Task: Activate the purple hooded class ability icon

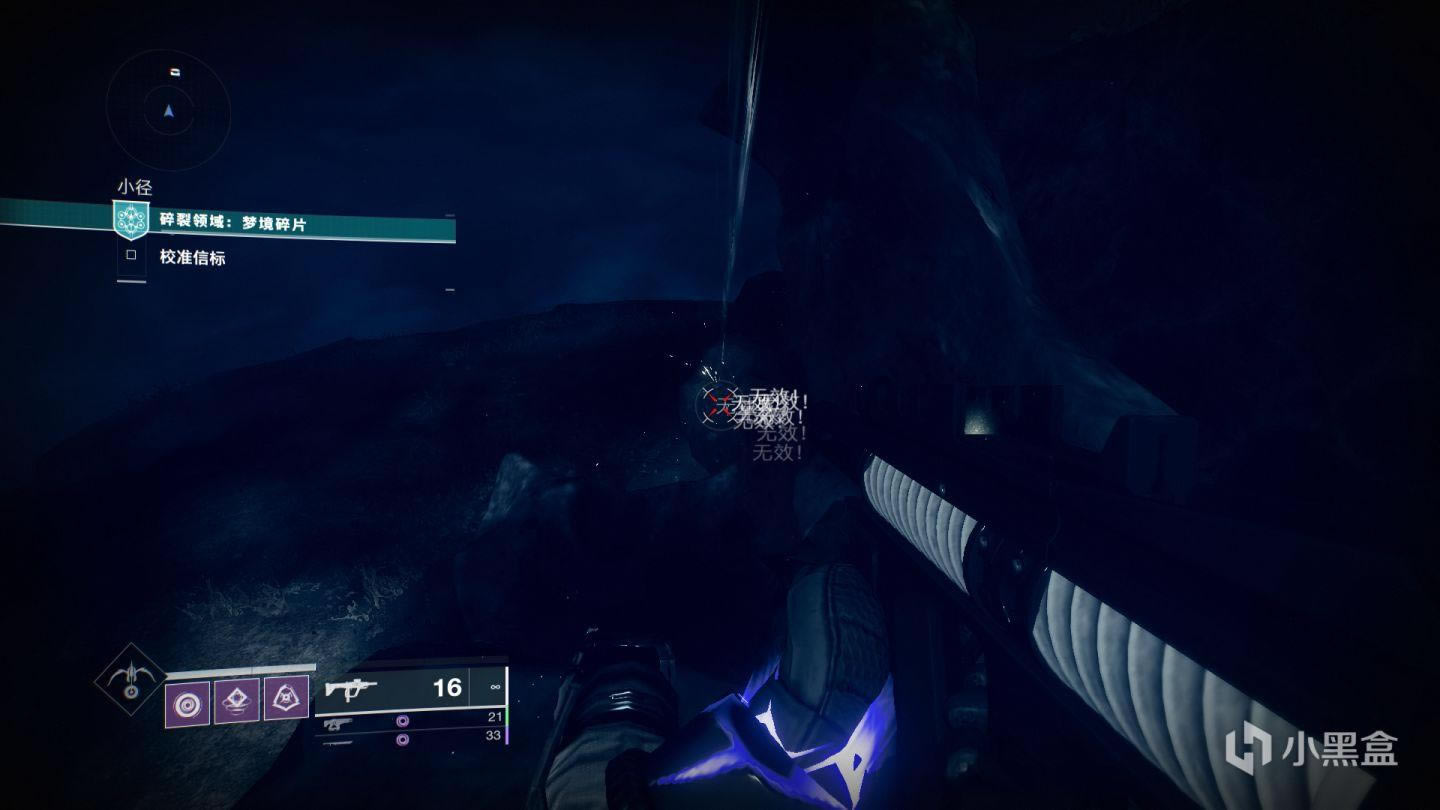Action: (x=286, y=697)
